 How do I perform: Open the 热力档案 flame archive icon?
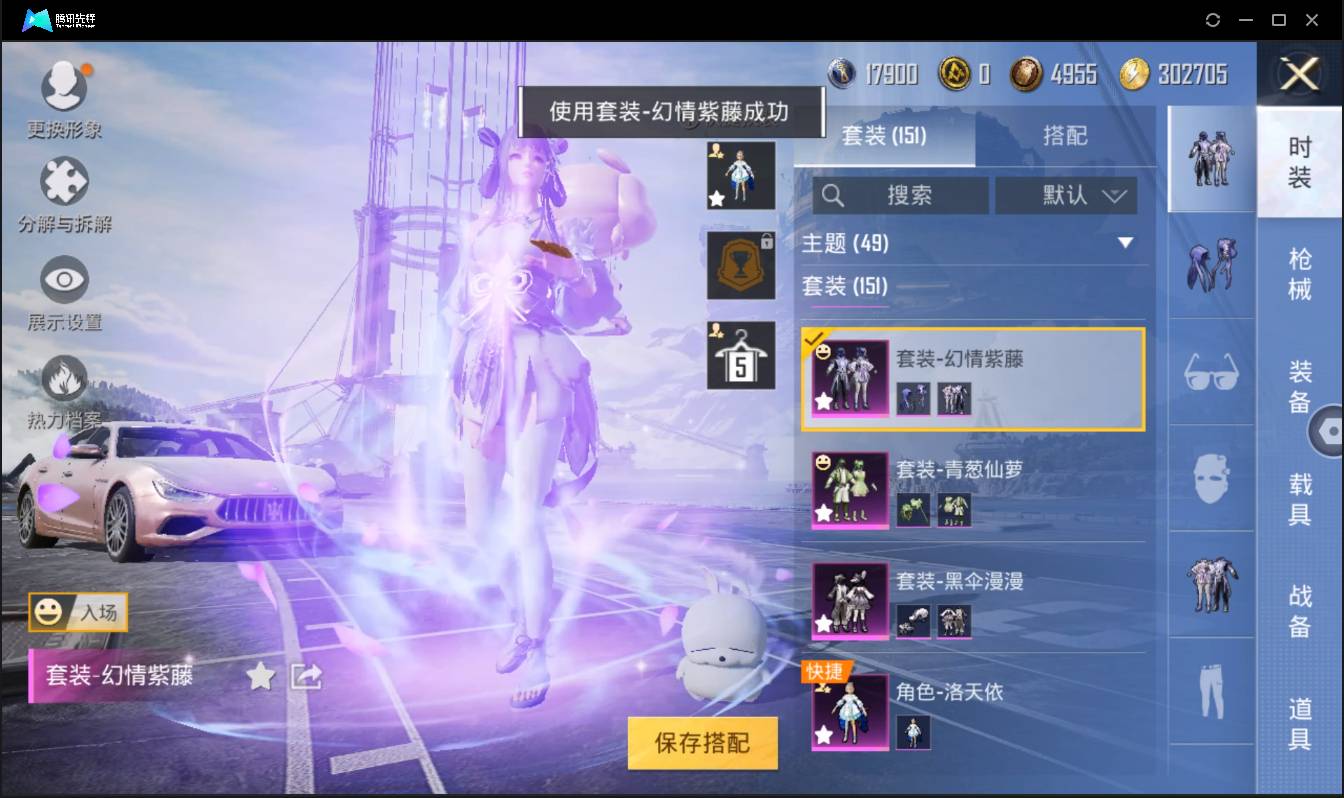tap(63, 381)
